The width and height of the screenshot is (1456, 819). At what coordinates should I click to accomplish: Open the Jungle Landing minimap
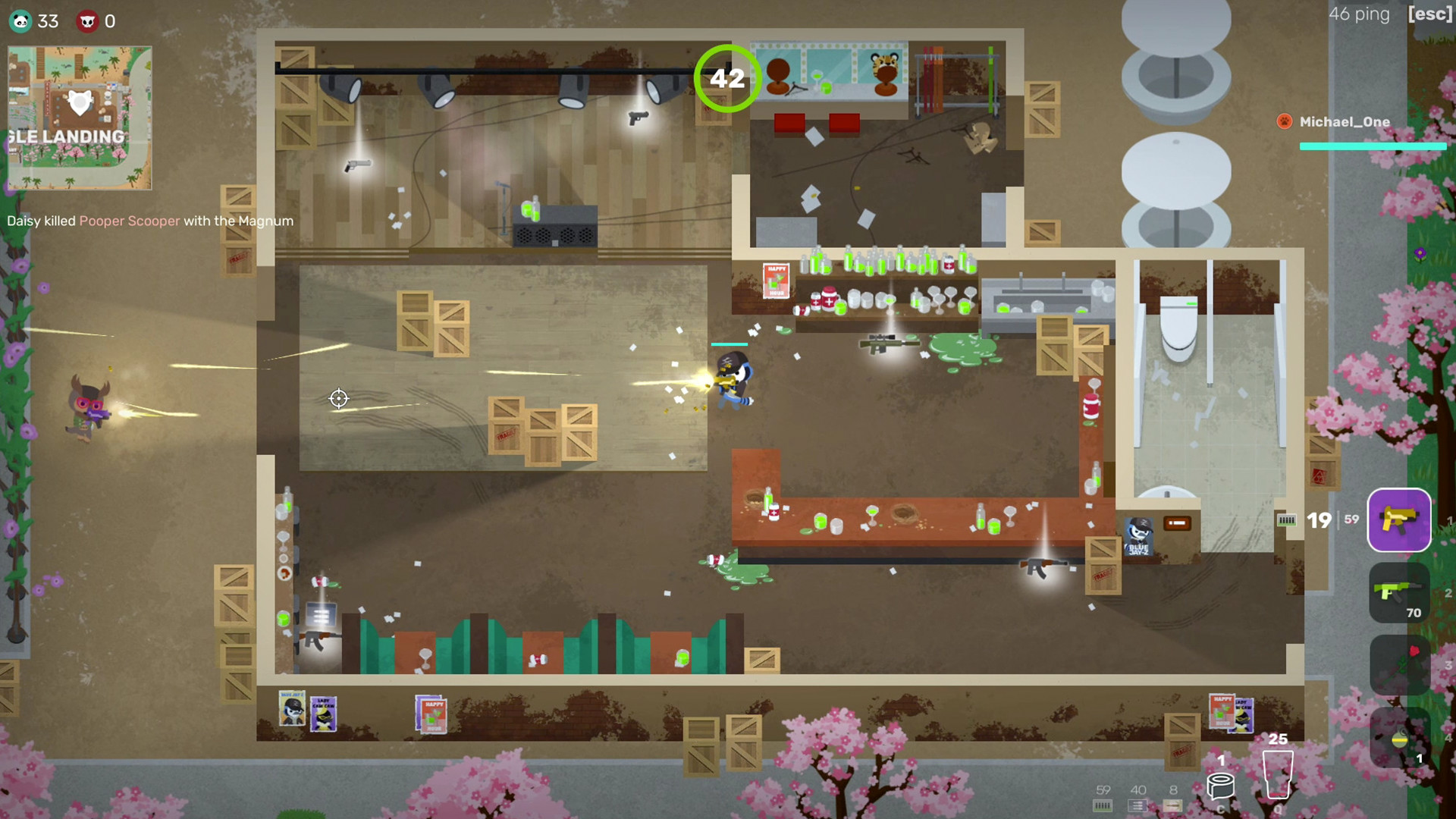point(79,117)
